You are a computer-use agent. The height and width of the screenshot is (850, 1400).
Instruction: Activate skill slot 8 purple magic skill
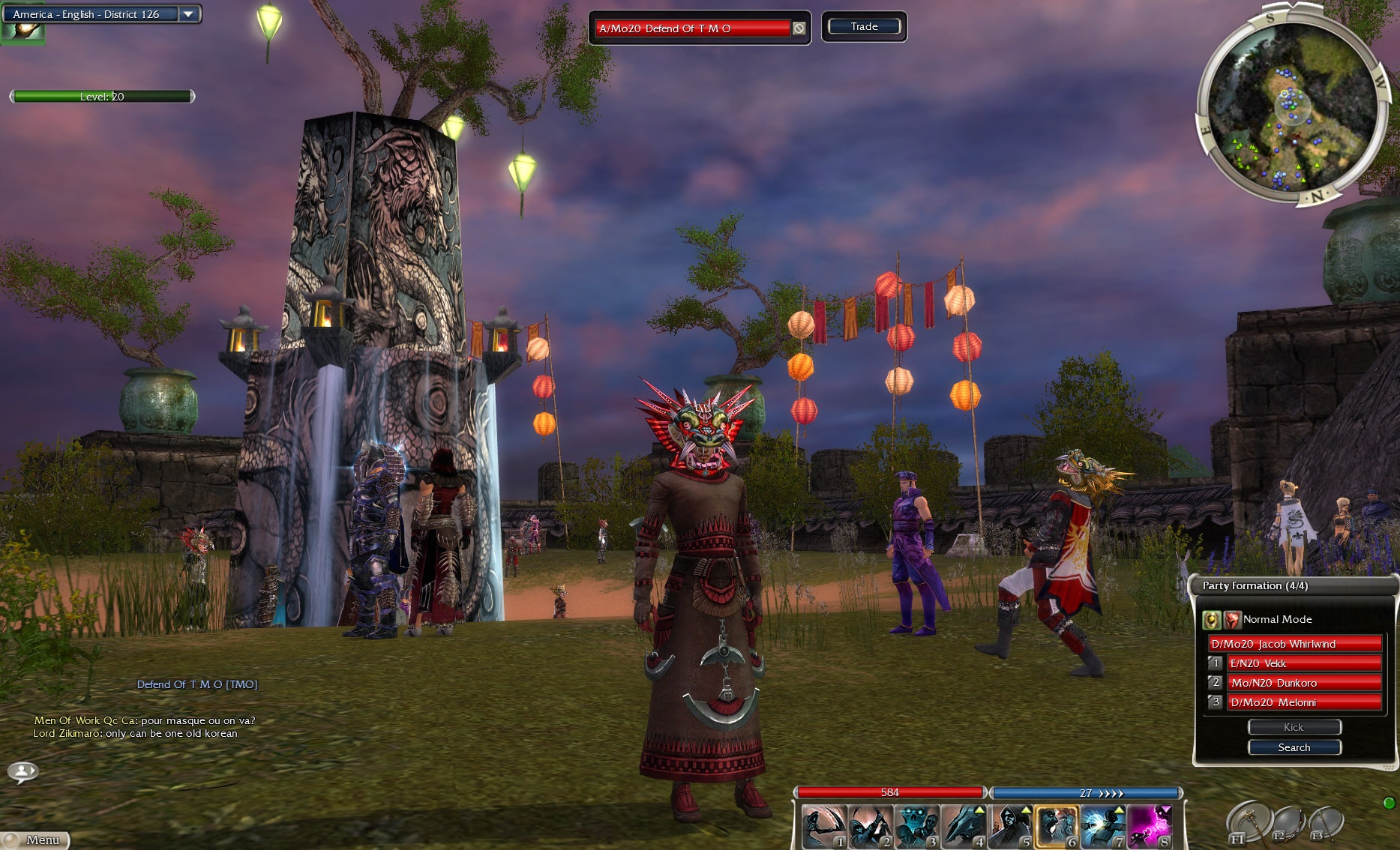pyautogui.click(x=1150, y=827)
